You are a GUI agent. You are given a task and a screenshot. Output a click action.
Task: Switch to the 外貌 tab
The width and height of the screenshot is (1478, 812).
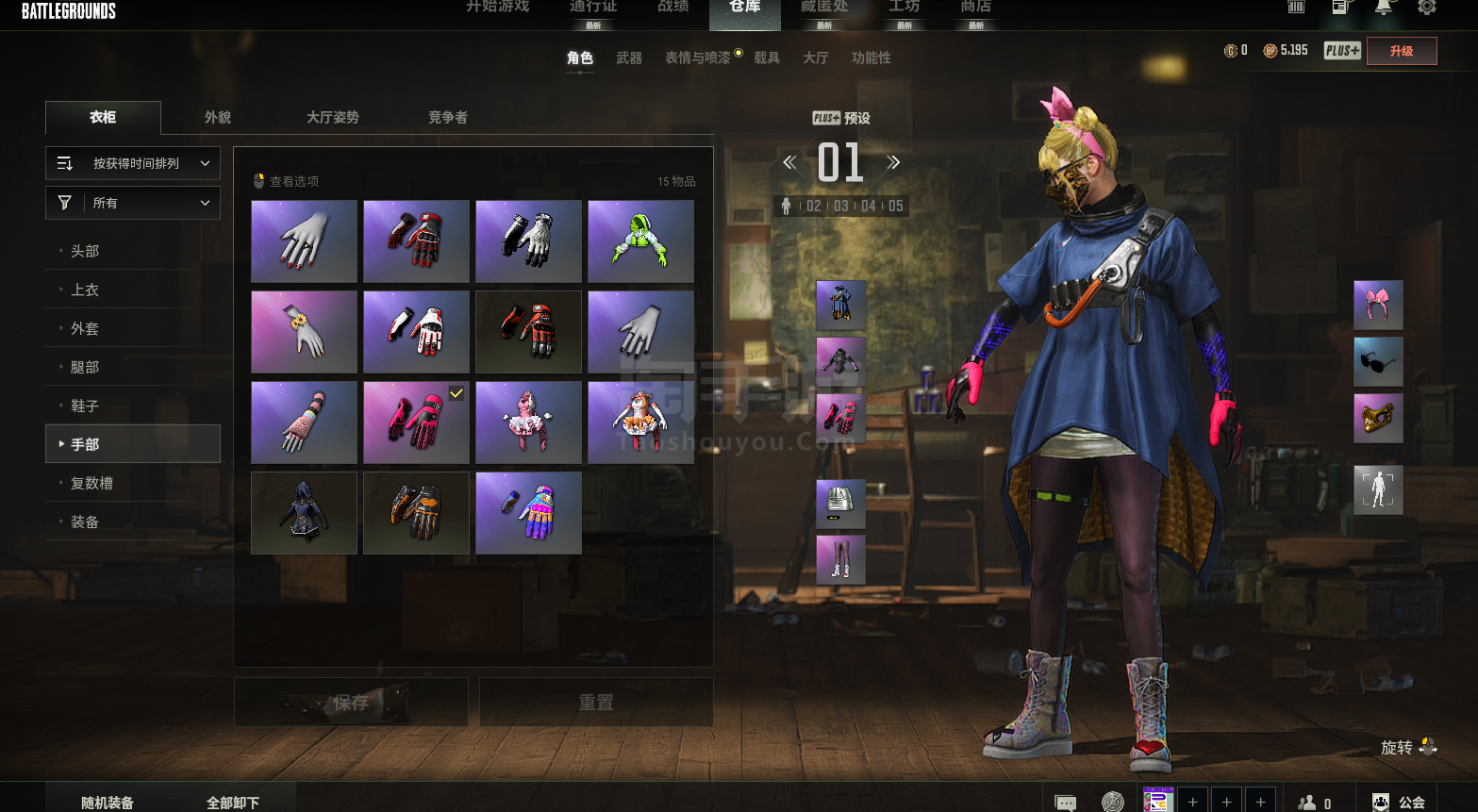(x=218, y=118)
